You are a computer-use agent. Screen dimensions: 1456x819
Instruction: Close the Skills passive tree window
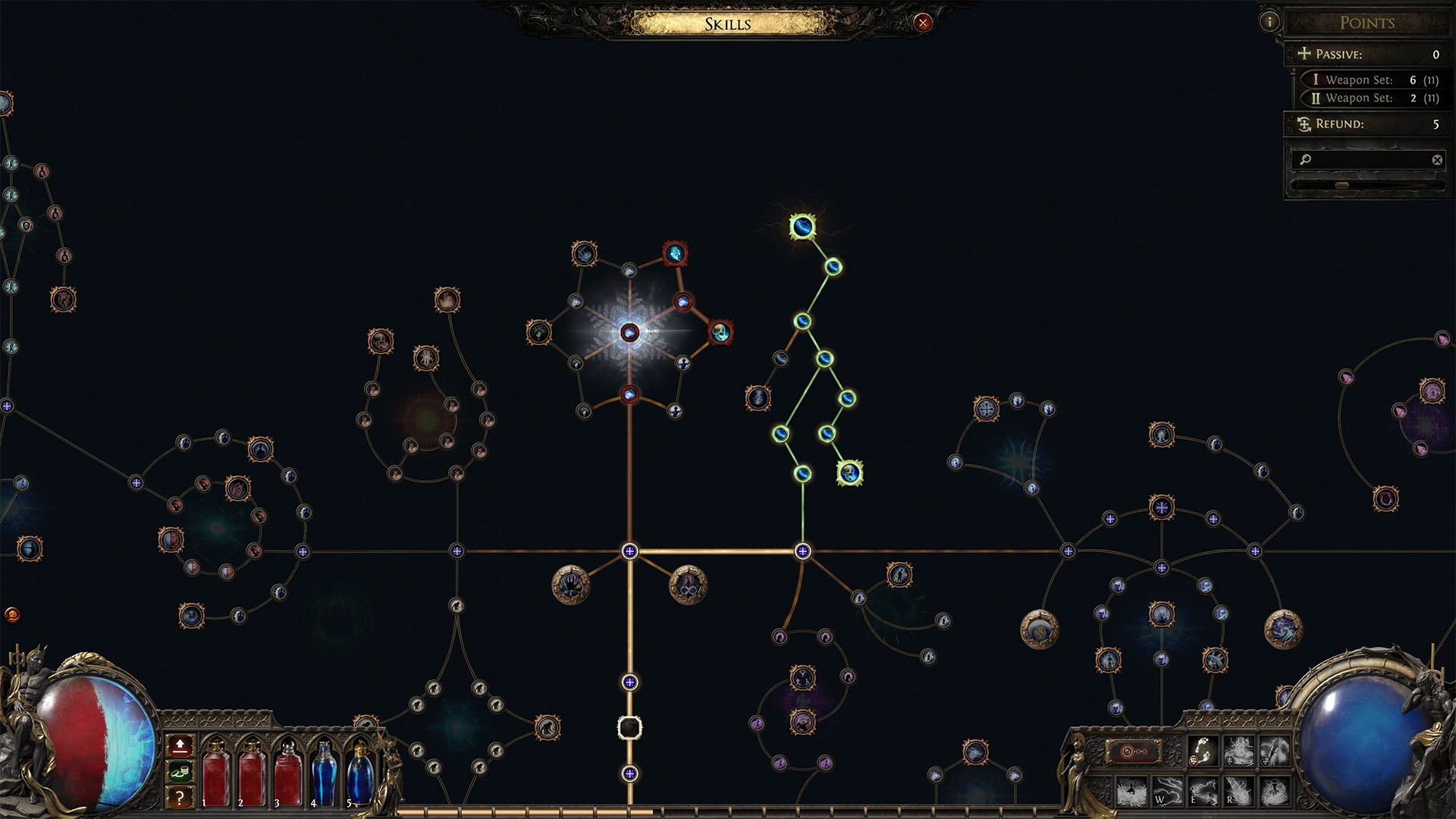(x=922, y=23)
